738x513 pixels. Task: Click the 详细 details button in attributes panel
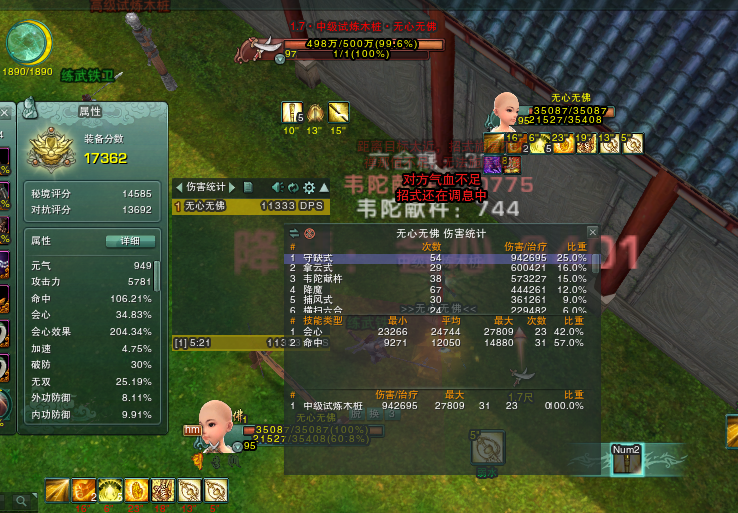pos(131,241)
